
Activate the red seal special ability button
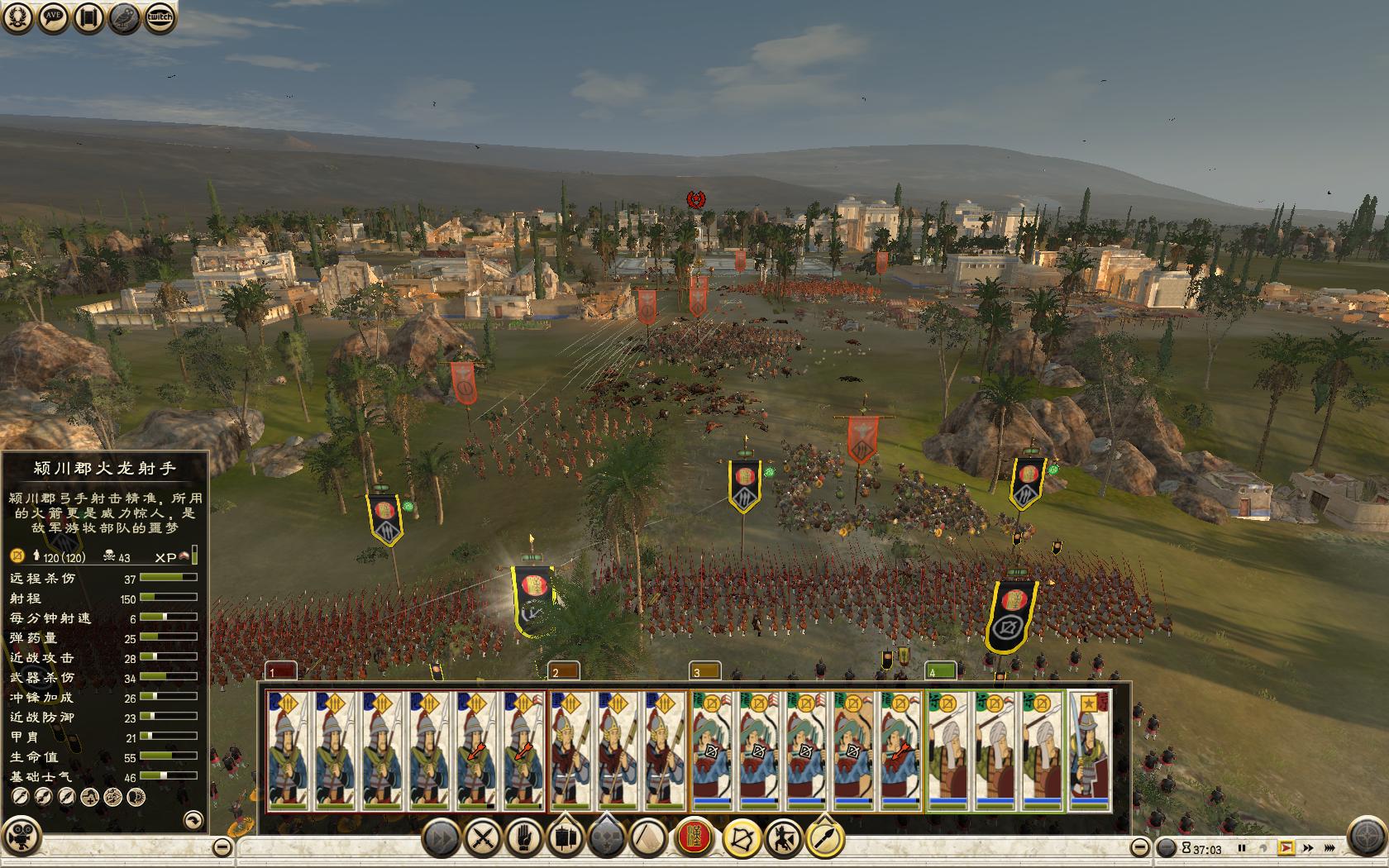tap(695, 838)
